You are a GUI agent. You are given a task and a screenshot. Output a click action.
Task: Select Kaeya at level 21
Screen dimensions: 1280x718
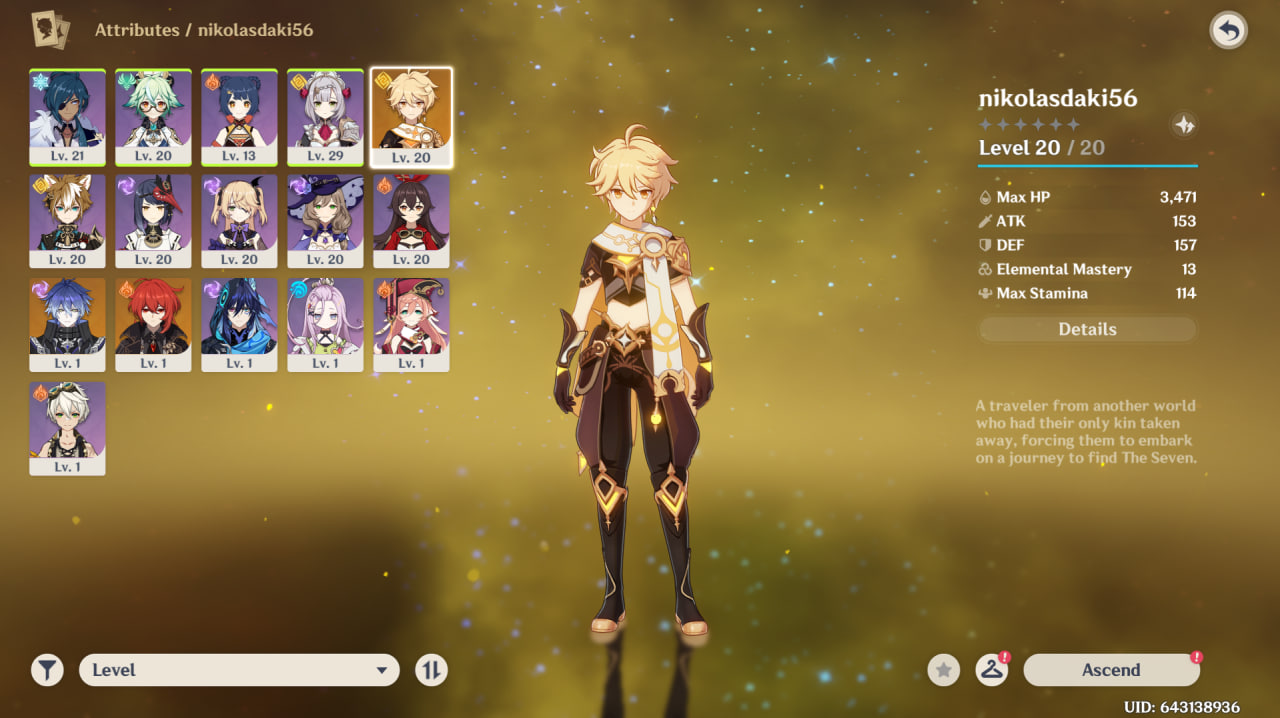point(67,116)
